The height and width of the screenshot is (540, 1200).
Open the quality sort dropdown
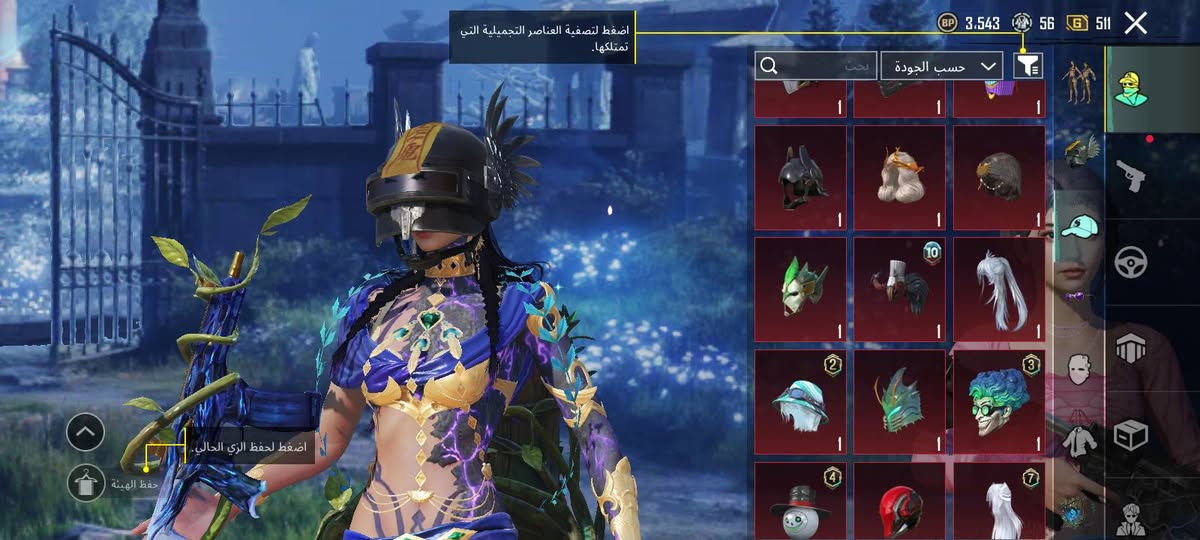point(940,66)
